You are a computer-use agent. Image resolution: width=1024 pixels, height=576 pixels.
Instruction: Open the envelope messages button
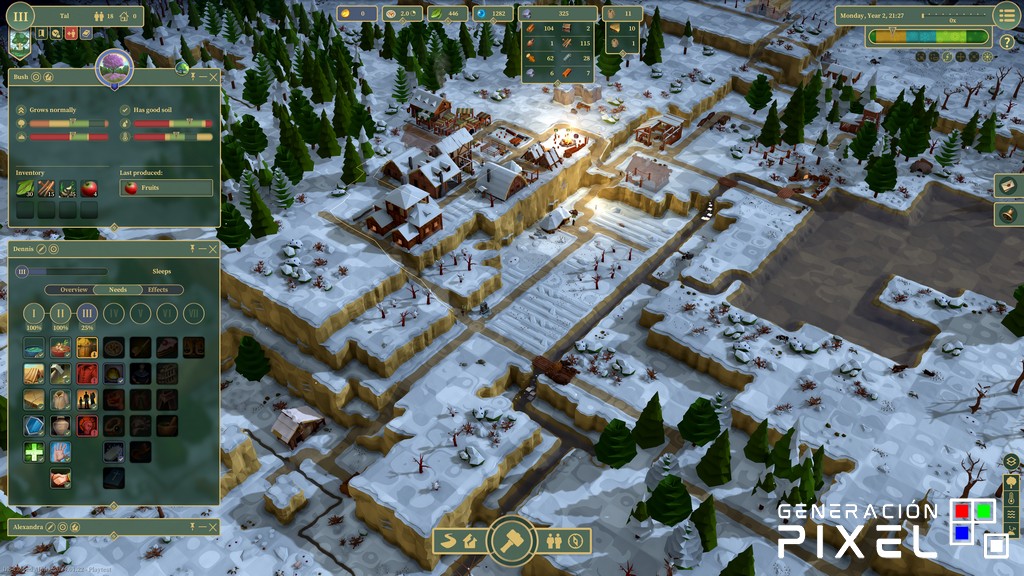pos(1008,186)
